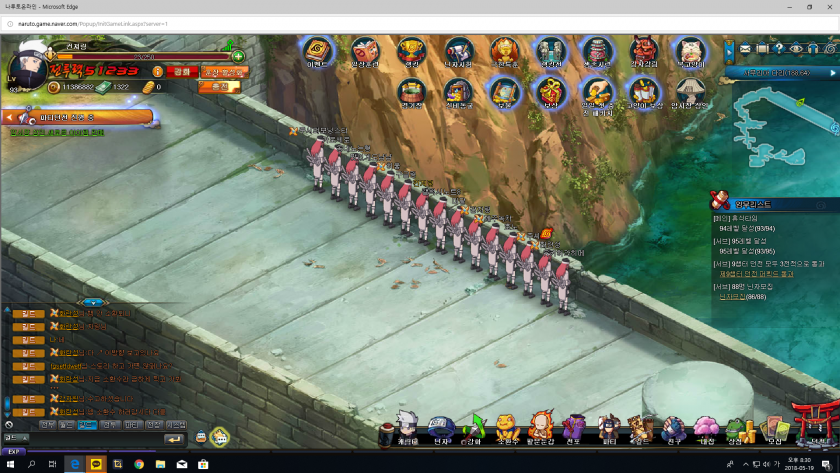Open the 랭킹 trophy ranking icon
Viewport: 840px width, 473px height.
410,50
